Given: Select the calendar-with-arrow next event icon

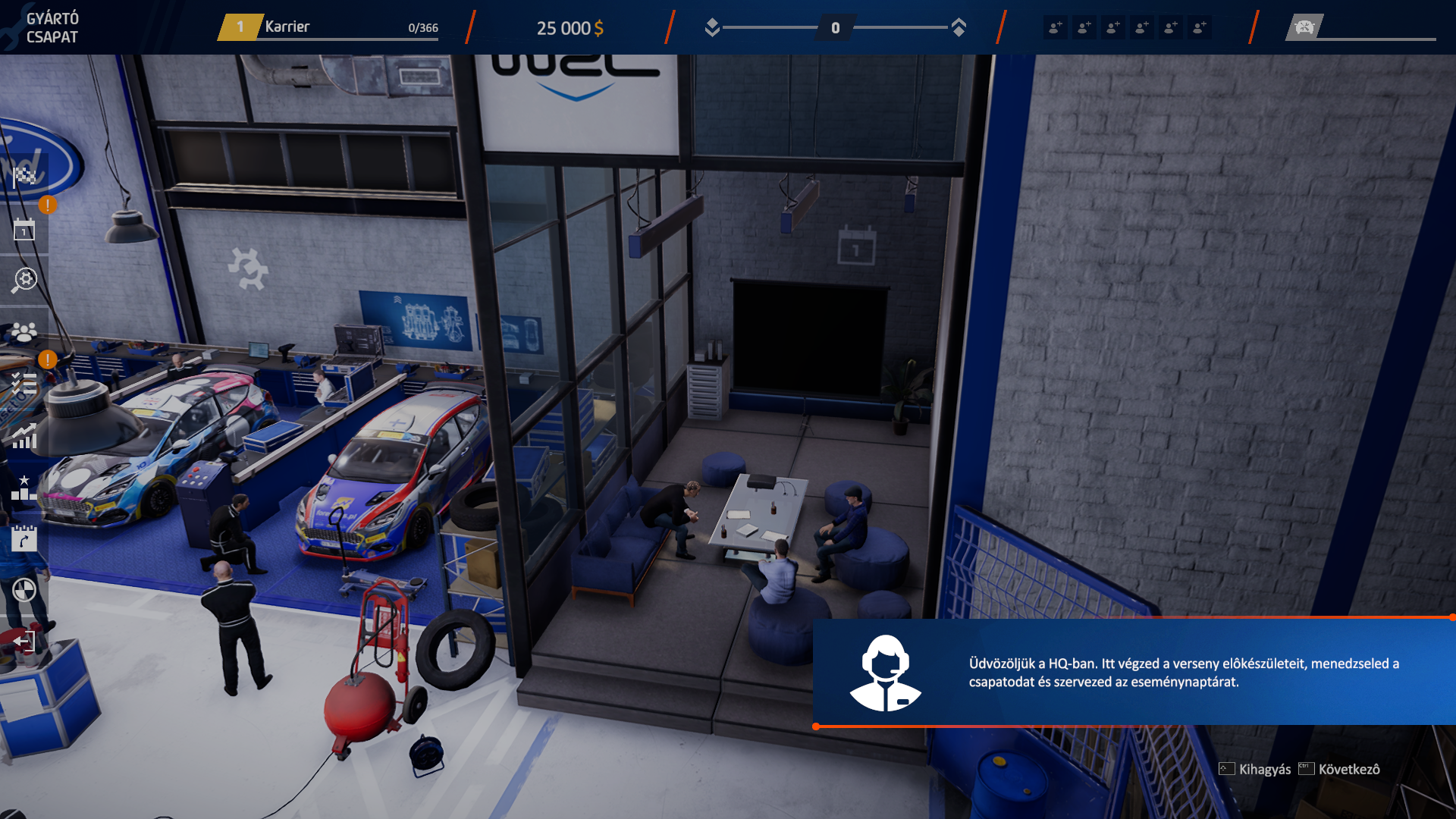Looking at the screenshot, I should tap(24, 538).
